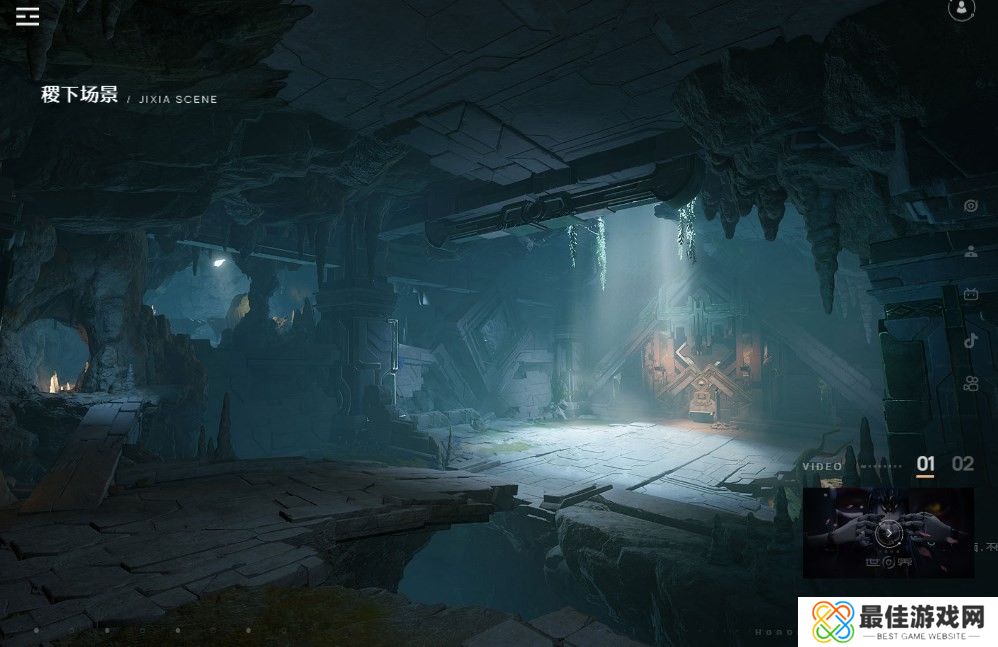Open the user account profile icon
The image size is (998, 647).
pyautogui.click(x=961, y=9)
